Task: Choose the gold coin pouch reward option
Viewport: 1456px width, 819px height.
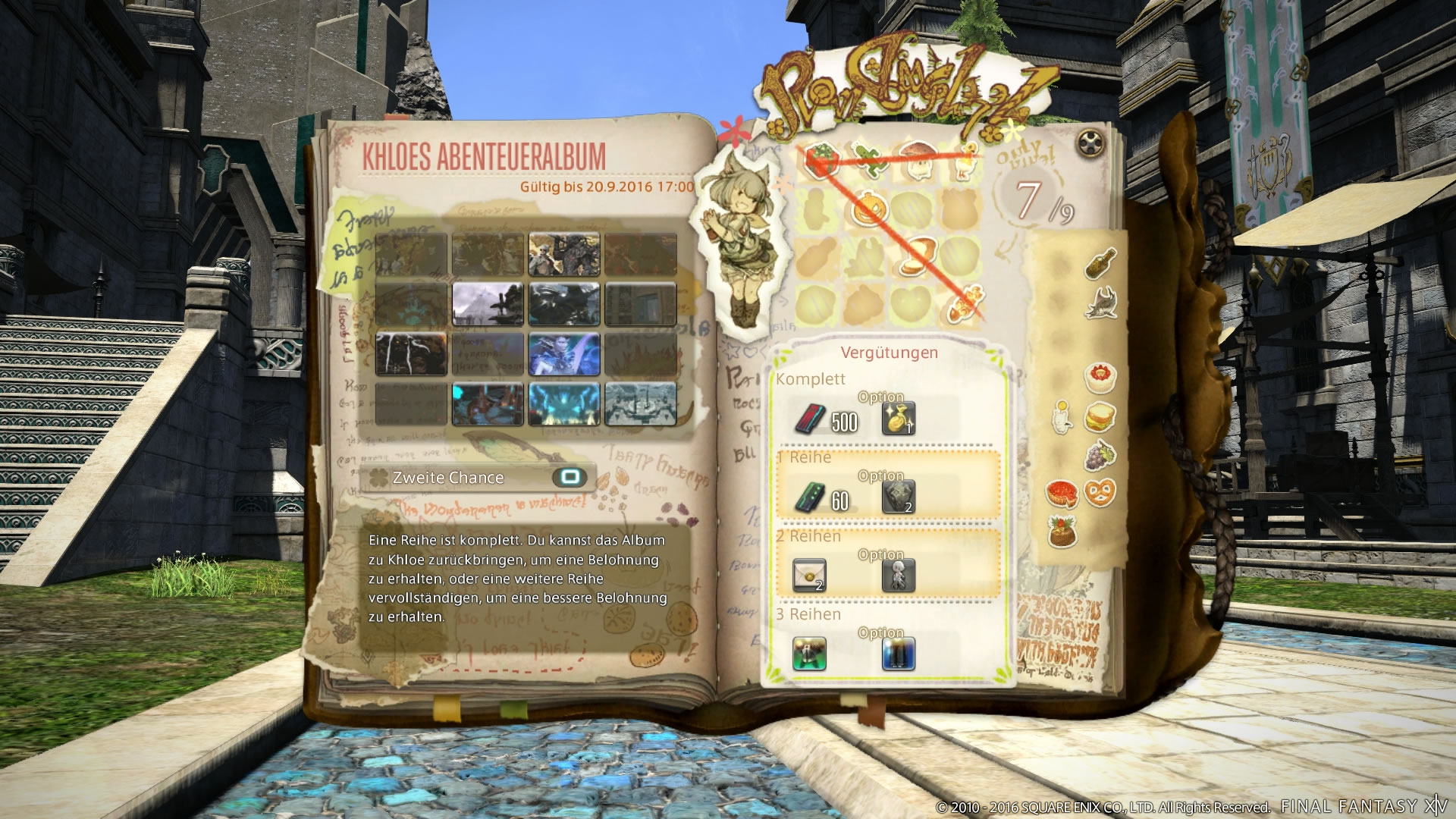Action: pyautogui.click(x=899, y=419)
